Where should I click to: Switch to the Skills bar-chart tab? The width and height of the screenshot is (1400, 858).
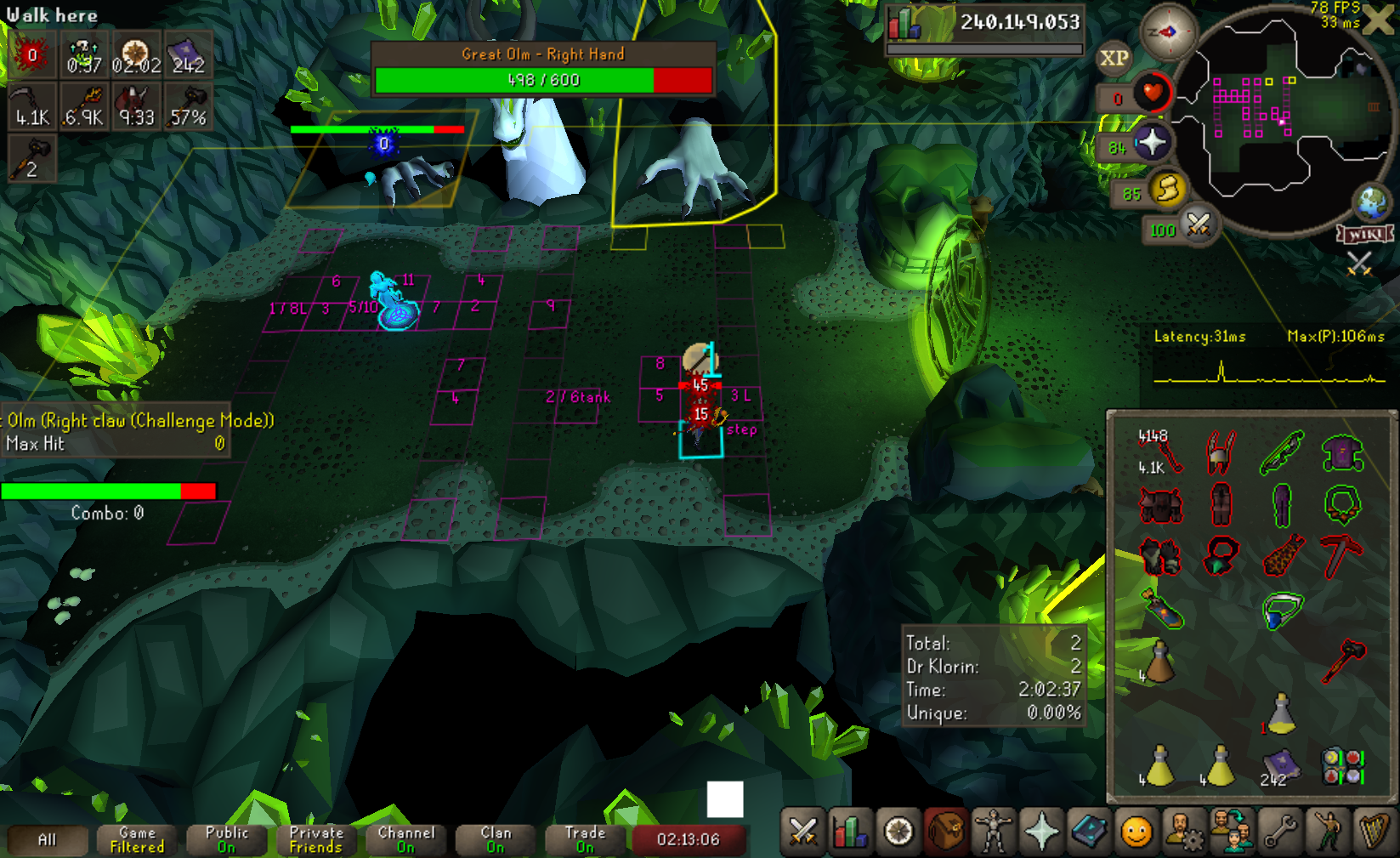click(850, 832)
